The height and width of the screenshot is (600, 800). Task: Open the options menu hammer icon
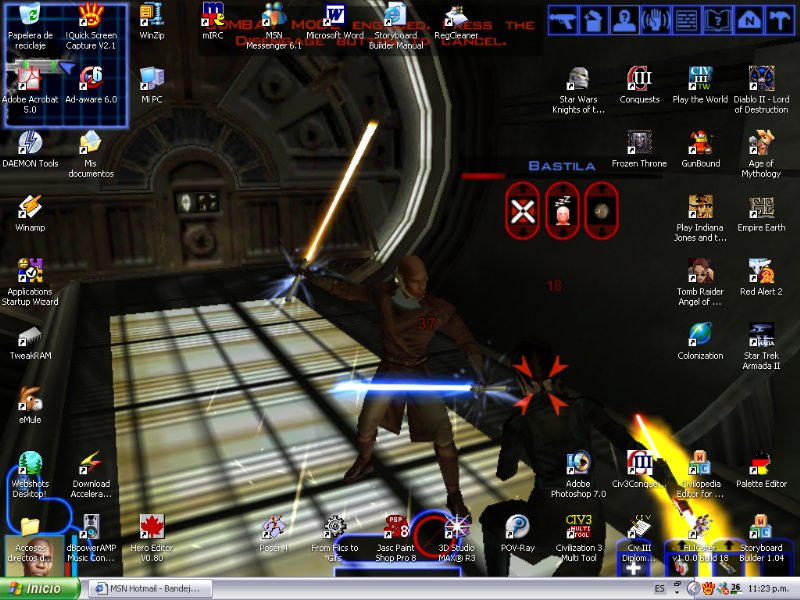(x=776, y=19)
